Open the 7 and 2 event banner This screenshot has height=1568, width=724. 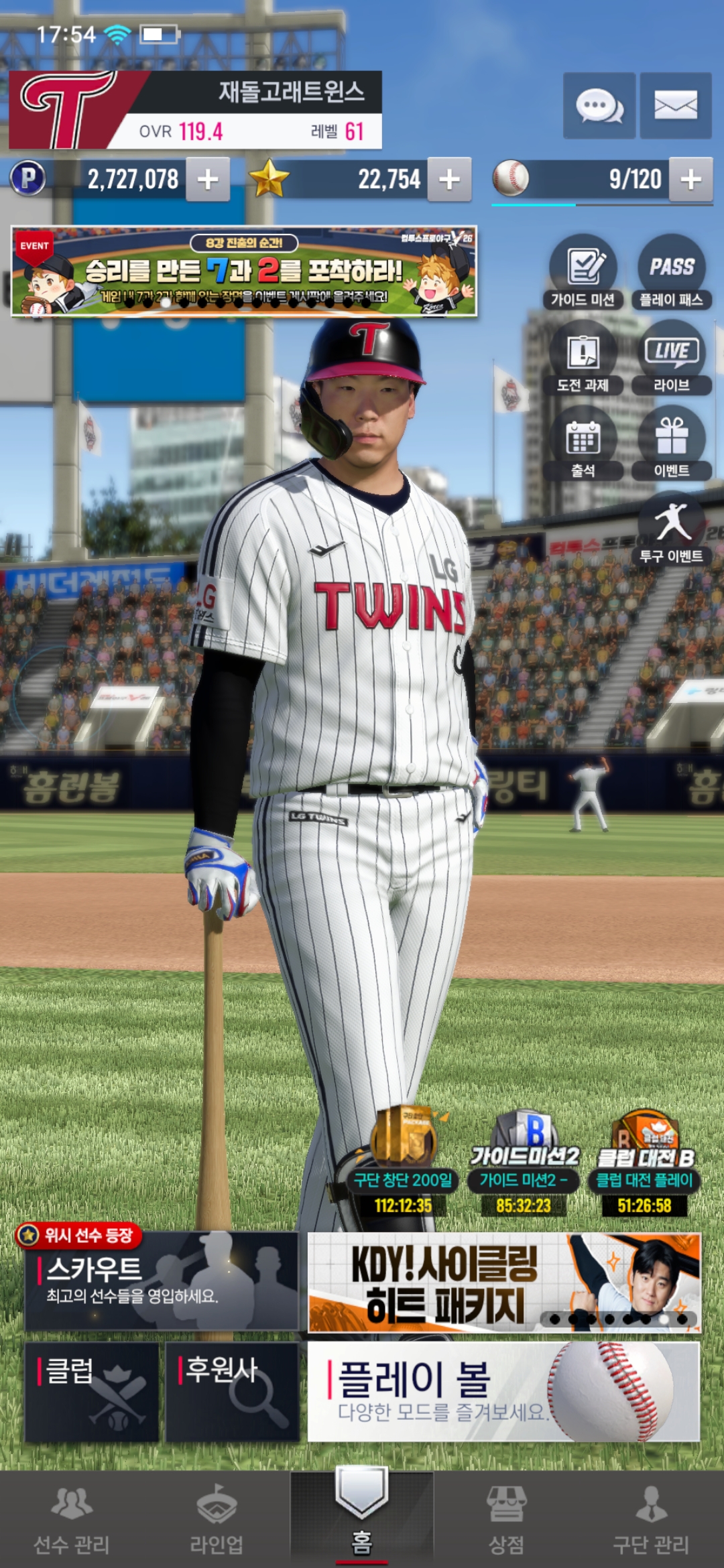[x=244, y=271]
